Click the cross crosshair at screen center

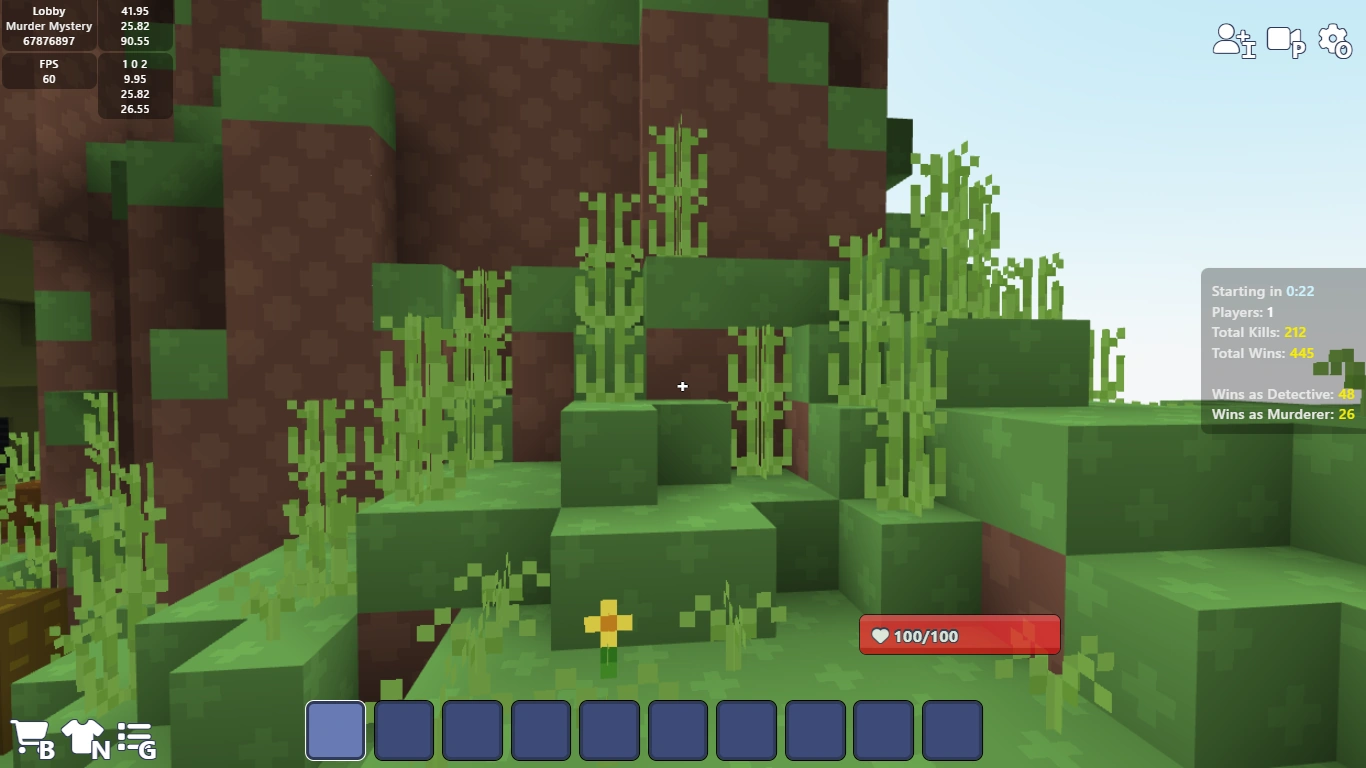point(682,386)
